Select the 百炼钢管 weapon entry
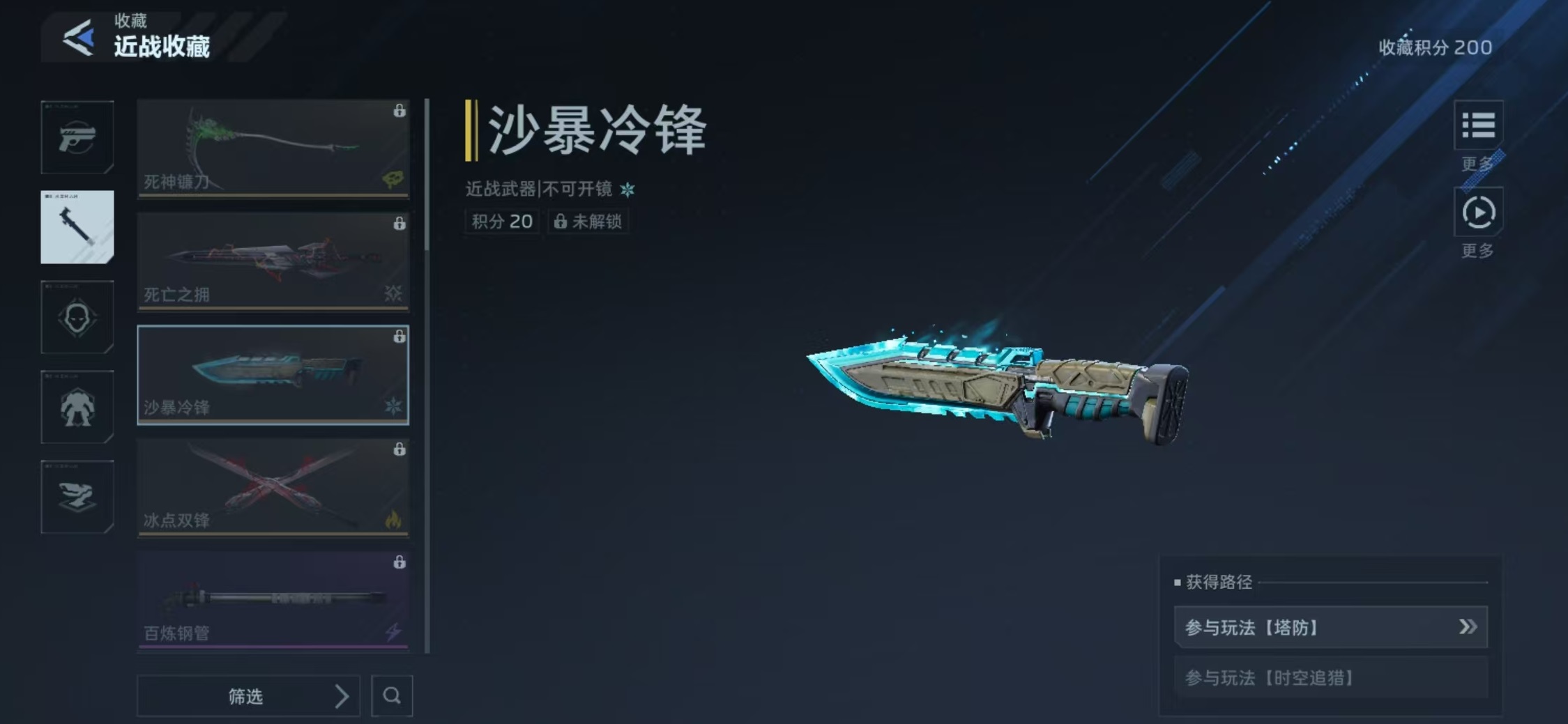This screenshot has width=1568, height=724. coord(273,601)
